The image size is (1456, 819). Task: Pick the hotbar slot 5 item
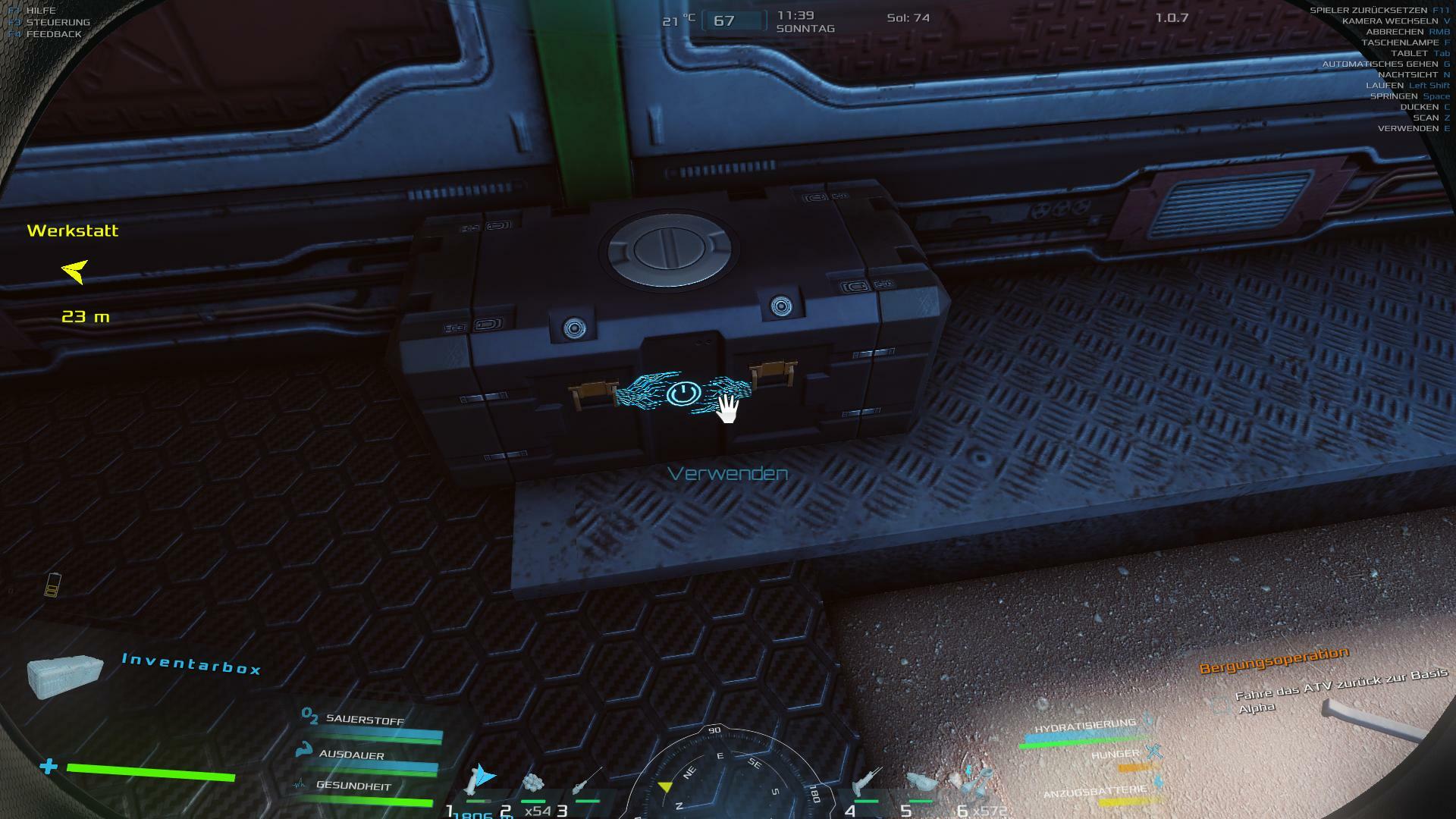point(921,783)
